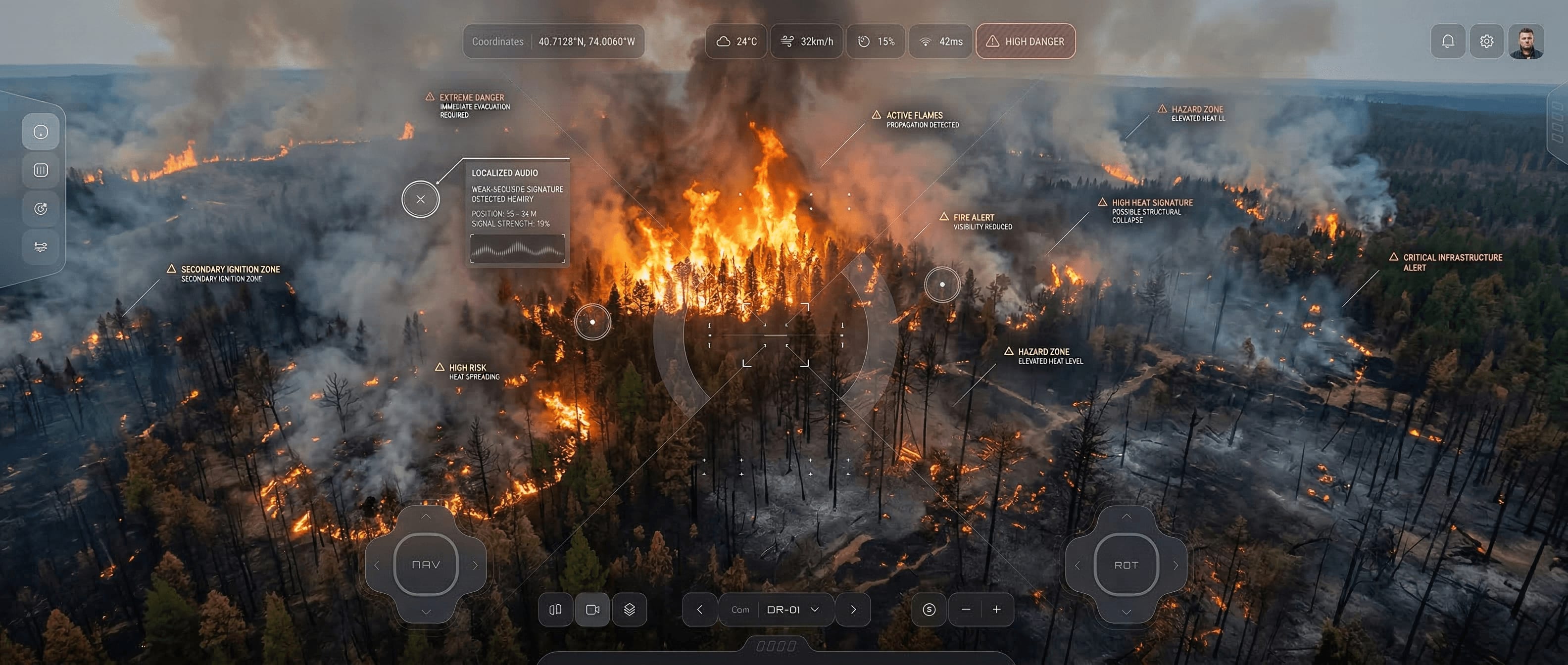
Task: Select the compass tool in the left sidebar
Action: (x=40, y=132)
